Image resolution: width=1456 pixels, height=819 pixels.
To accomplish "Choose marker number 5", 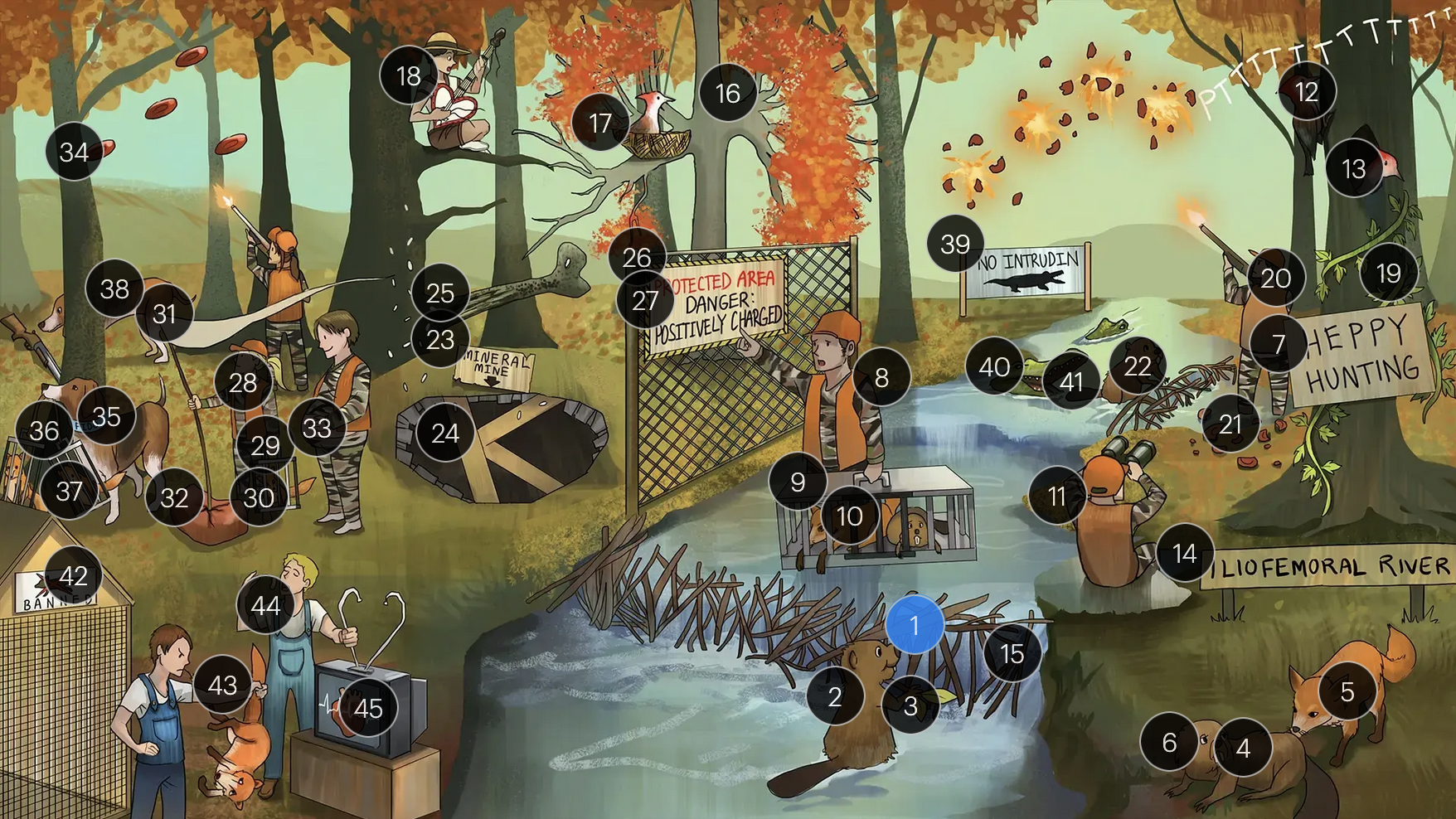I will (1347, 691).
